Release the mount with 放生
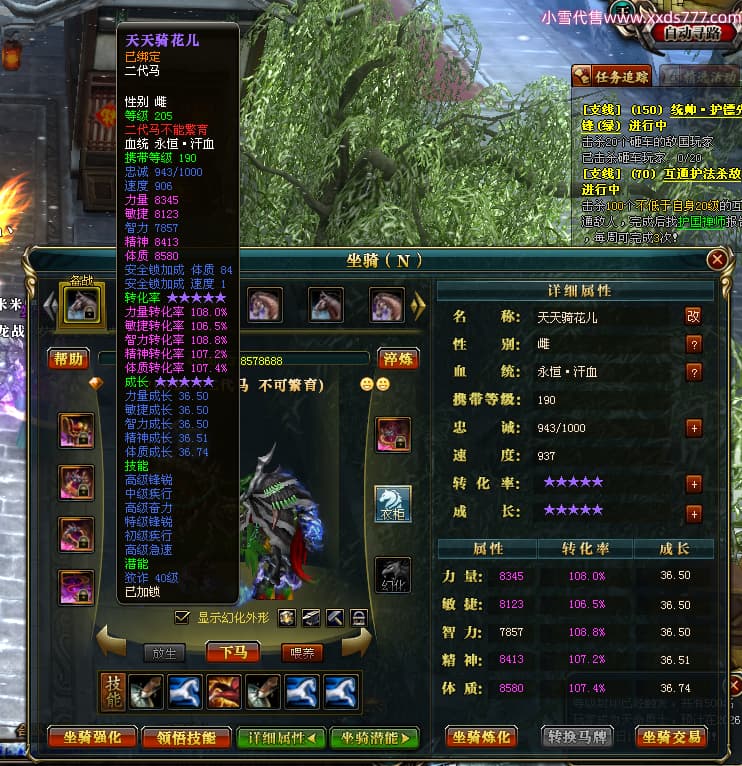 point(165,652)
